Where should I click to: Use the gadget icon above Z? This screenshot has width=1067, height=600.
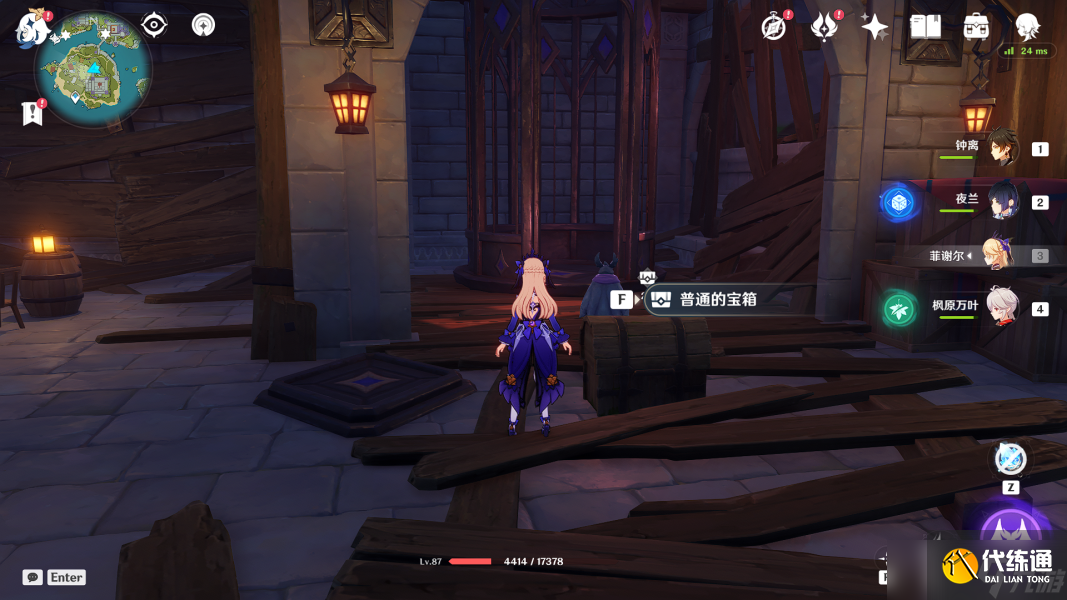point(1010,459)
